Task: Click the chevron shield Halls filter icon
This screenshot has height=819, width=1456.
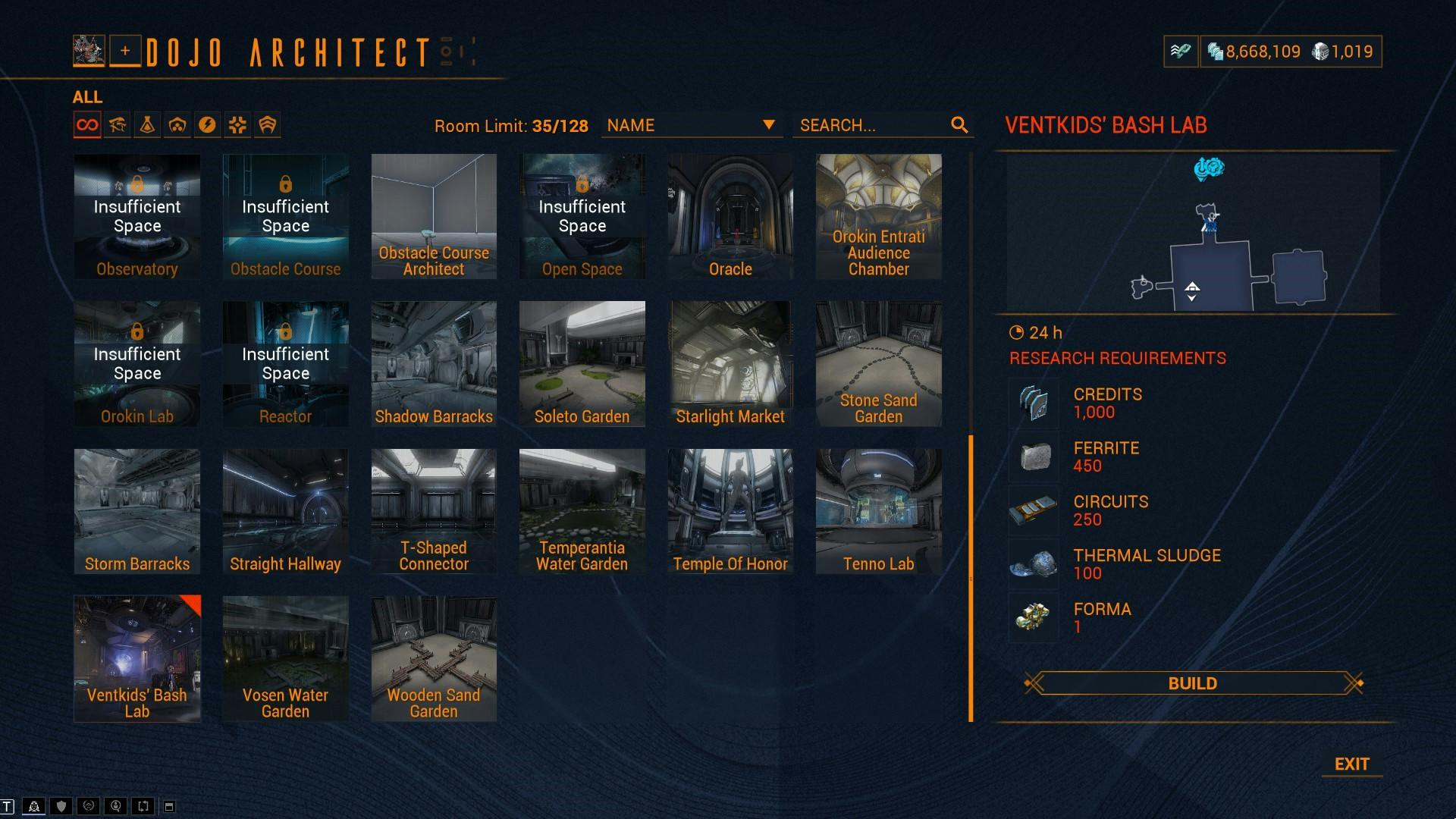Action: point(267,124)
